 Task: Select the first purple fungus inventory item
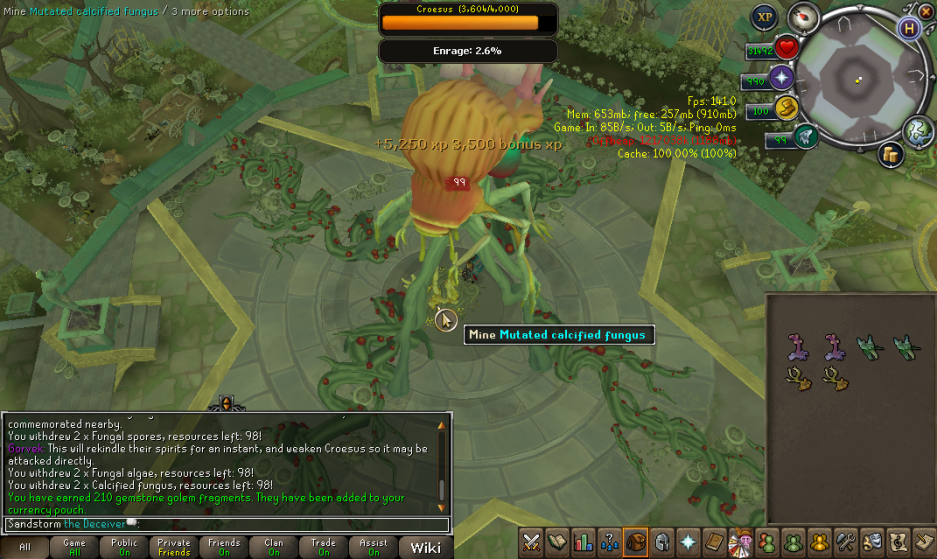[x=797, y=347]
